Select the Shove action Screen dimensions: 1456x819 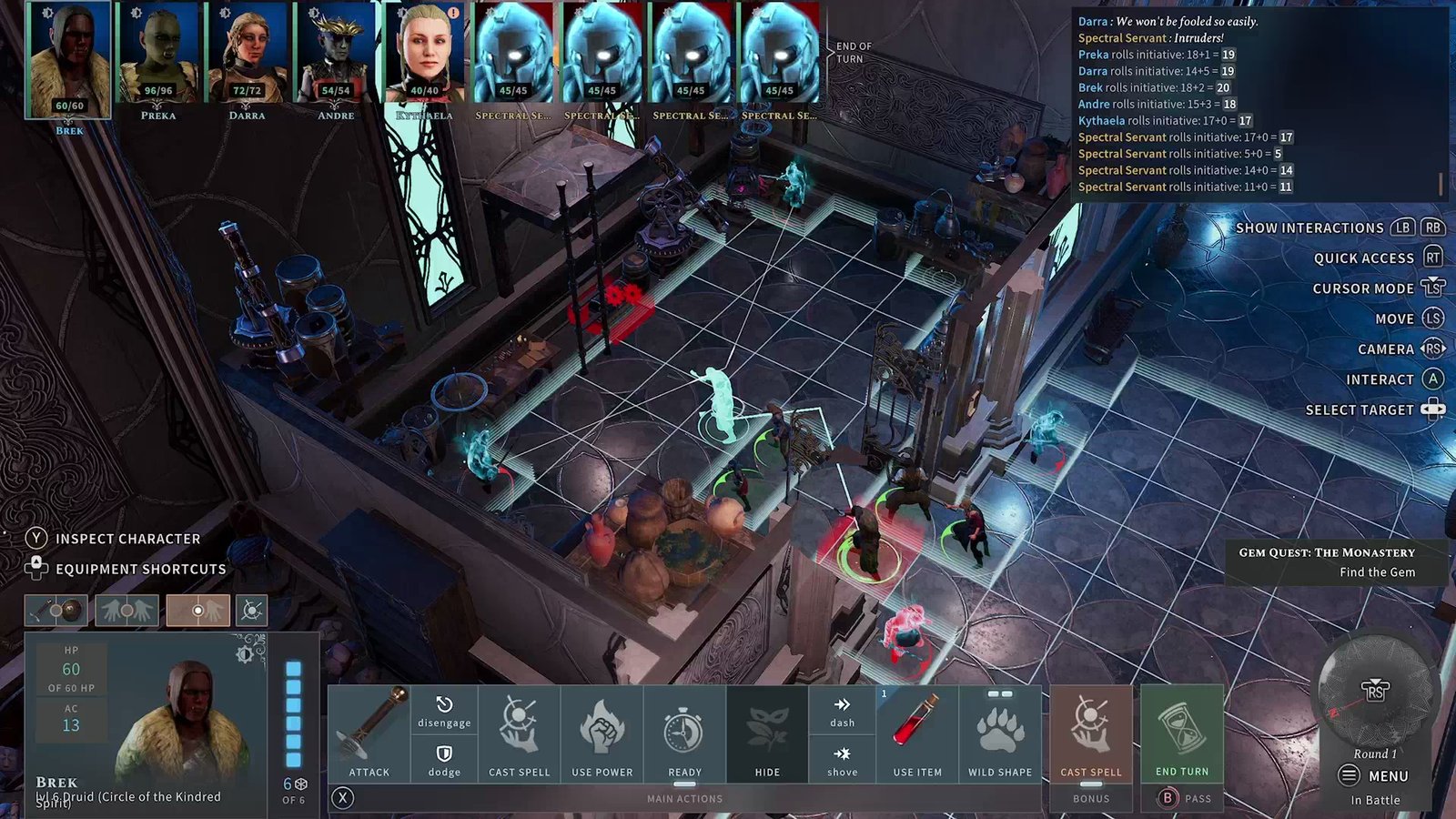click(842, 759)
